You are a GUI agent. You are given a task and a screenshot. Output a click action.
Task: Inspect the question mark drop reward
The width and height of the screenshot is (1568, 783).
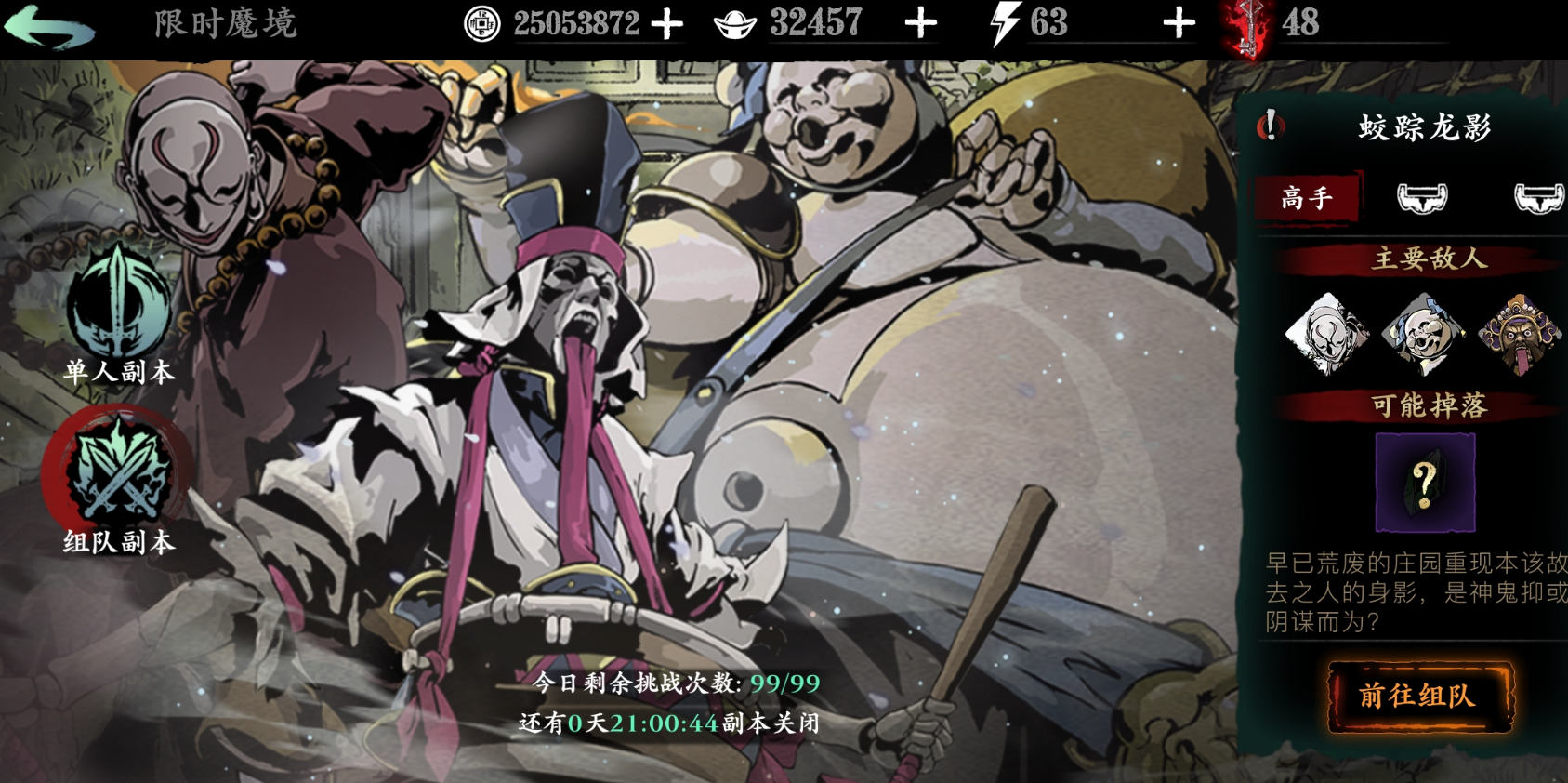coord(1424,482)
